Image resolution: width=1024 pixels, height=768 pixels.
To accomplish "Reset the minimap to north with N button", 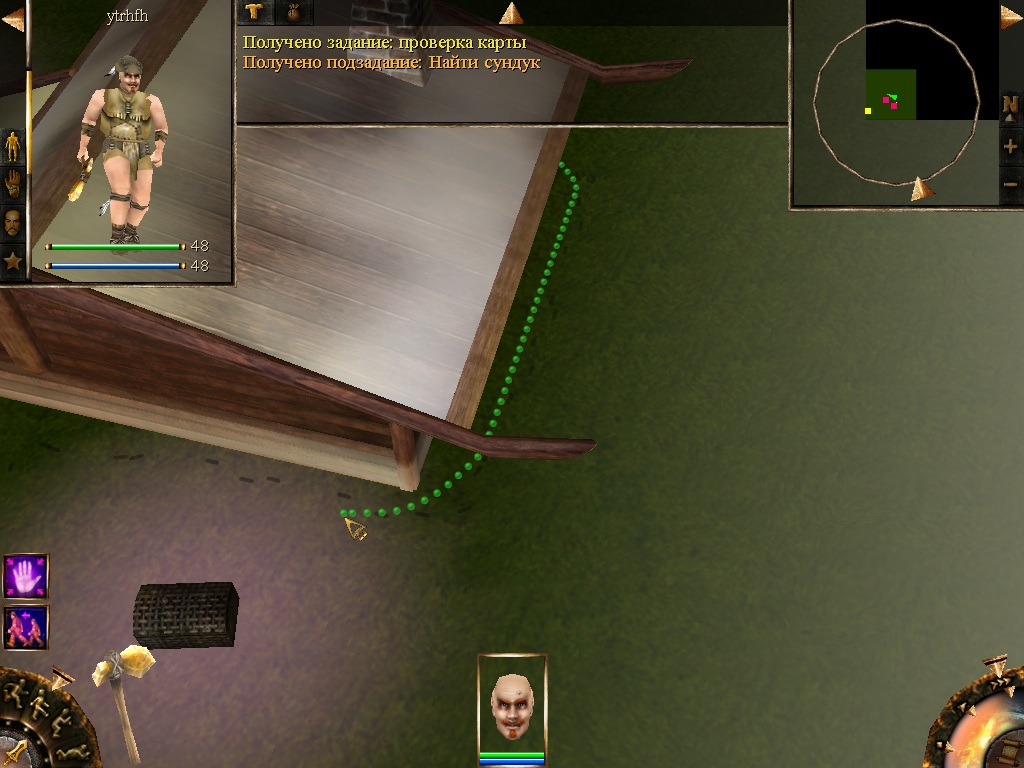I will [x=1011, y=106].
